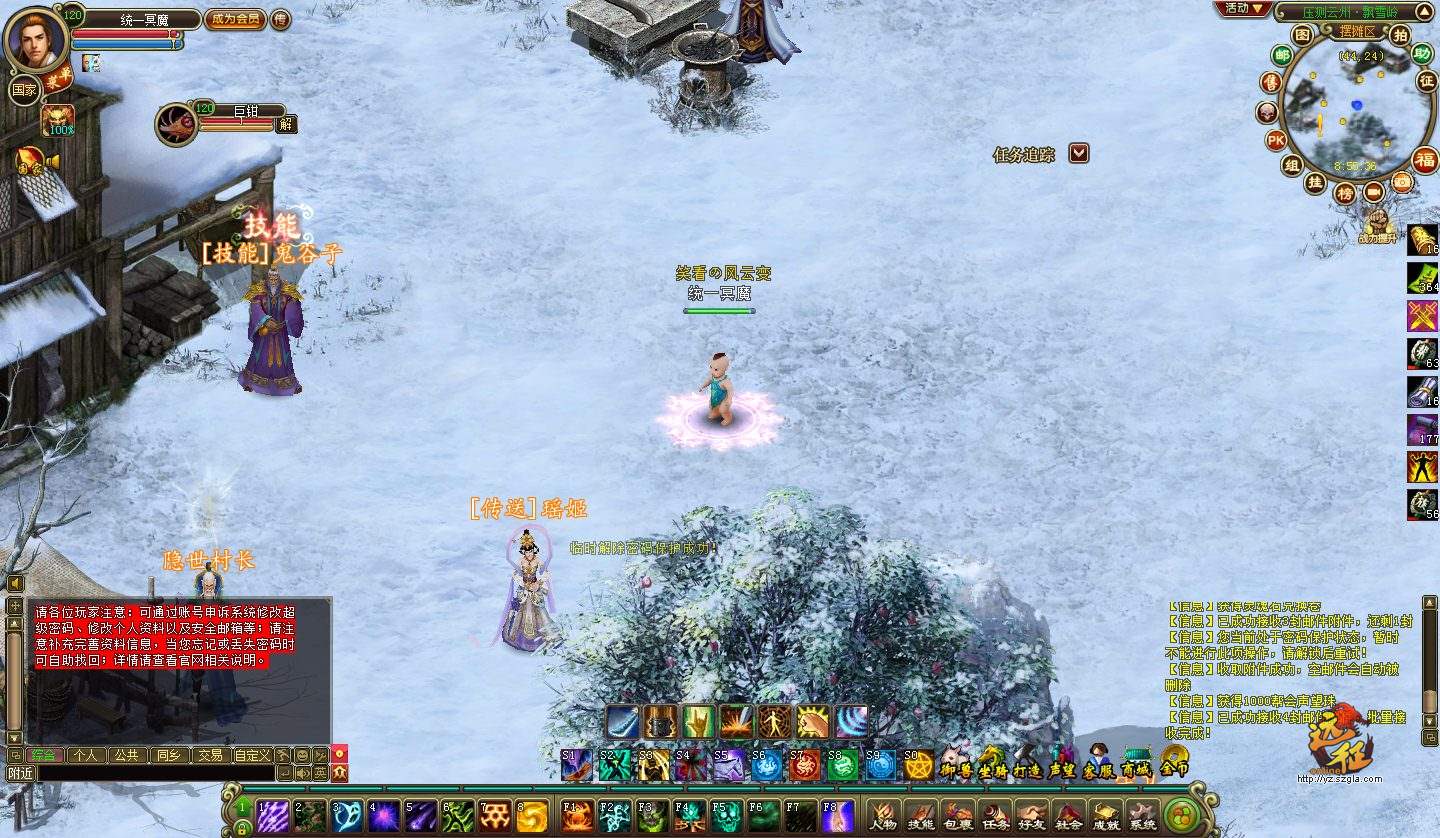The height and width of the screenshot is (838, 1440).
Task: Open the 活动 events dropdown
Action: coord(1243,9)
